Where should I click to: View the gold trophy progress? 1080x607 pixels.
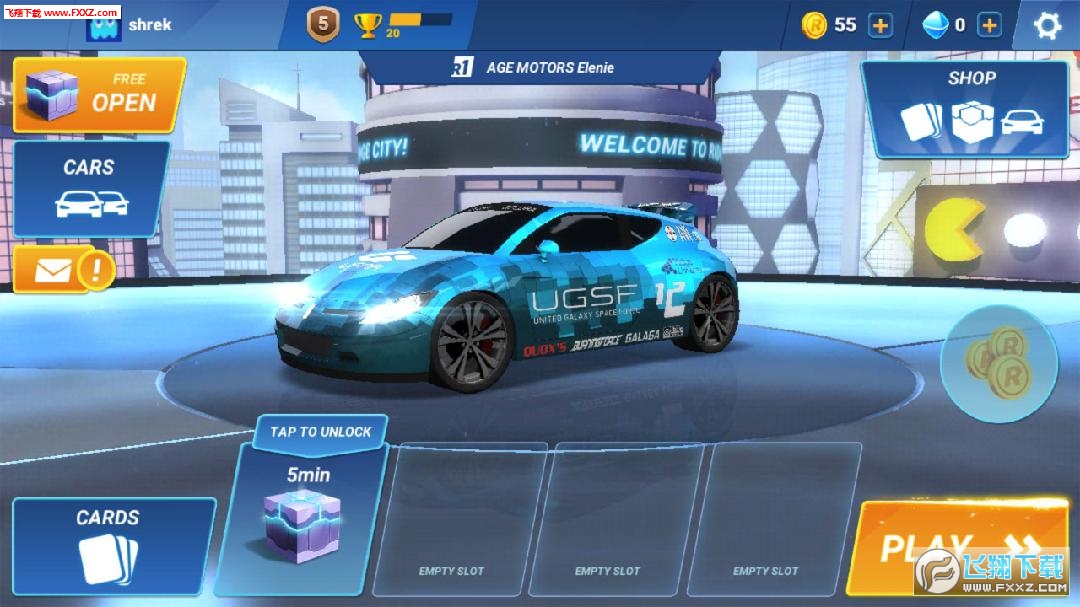[369, 25]
